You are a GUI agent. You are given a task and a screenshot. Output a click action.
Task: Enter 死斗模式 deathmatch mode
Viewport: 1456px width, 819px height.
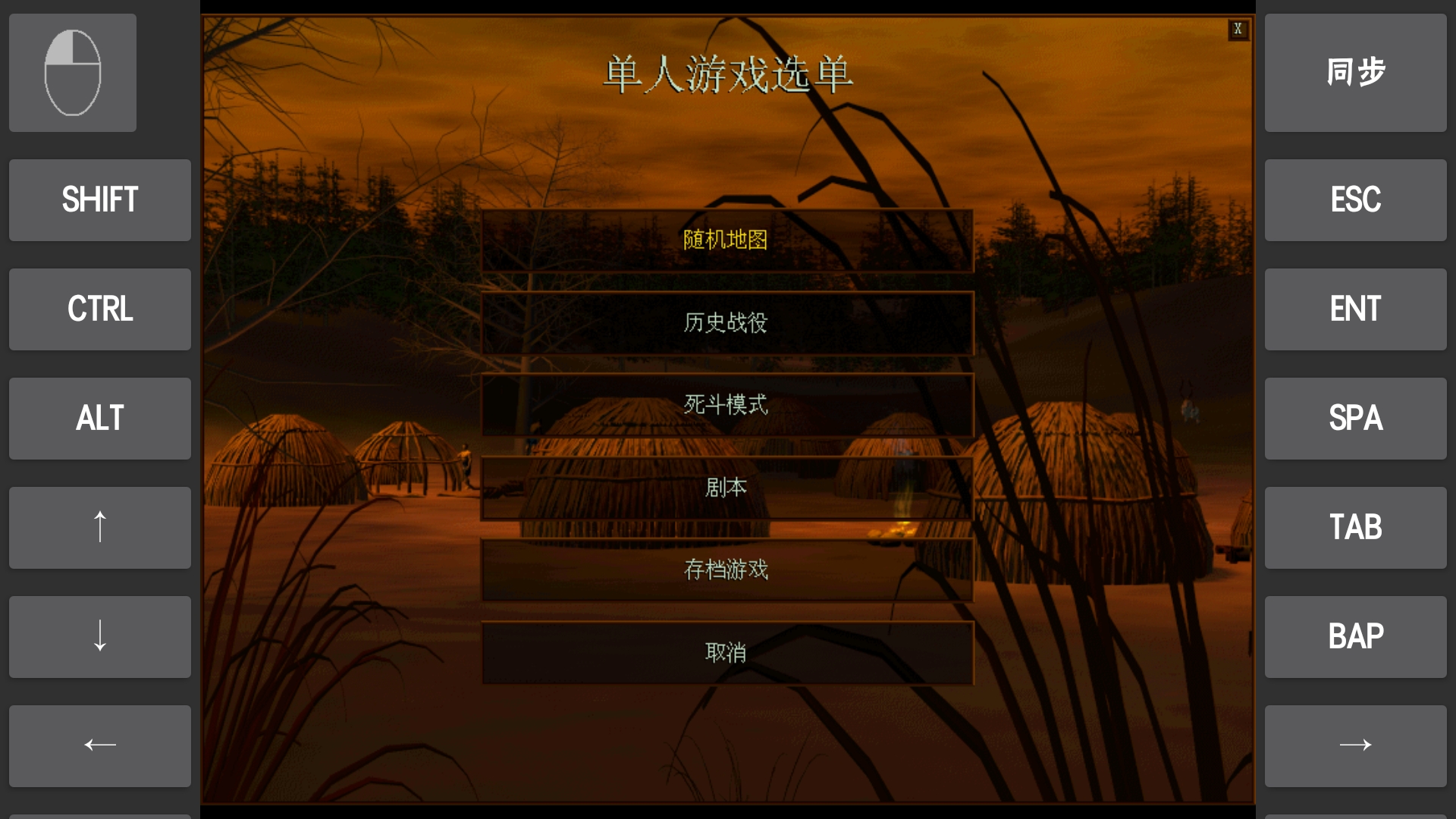pos(726,405)
